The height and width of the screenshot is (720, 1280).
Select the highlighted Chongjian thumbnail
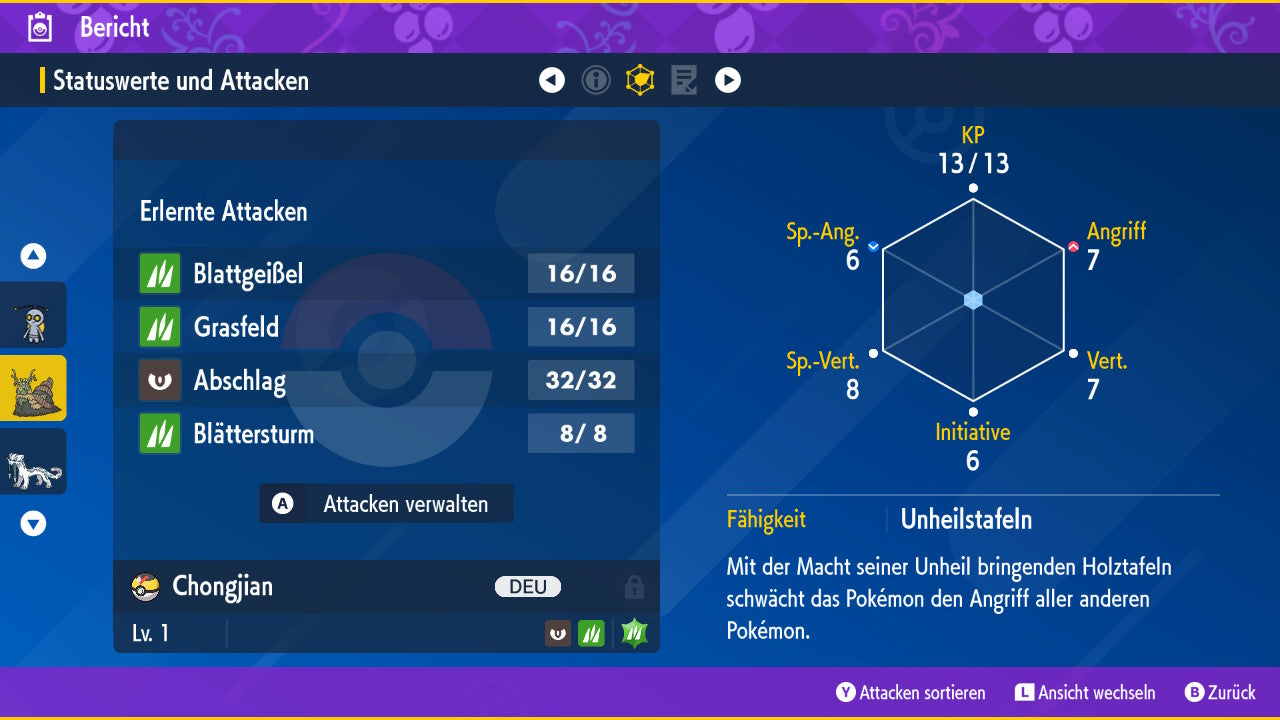pyautogui.click(x=33, y=388)
